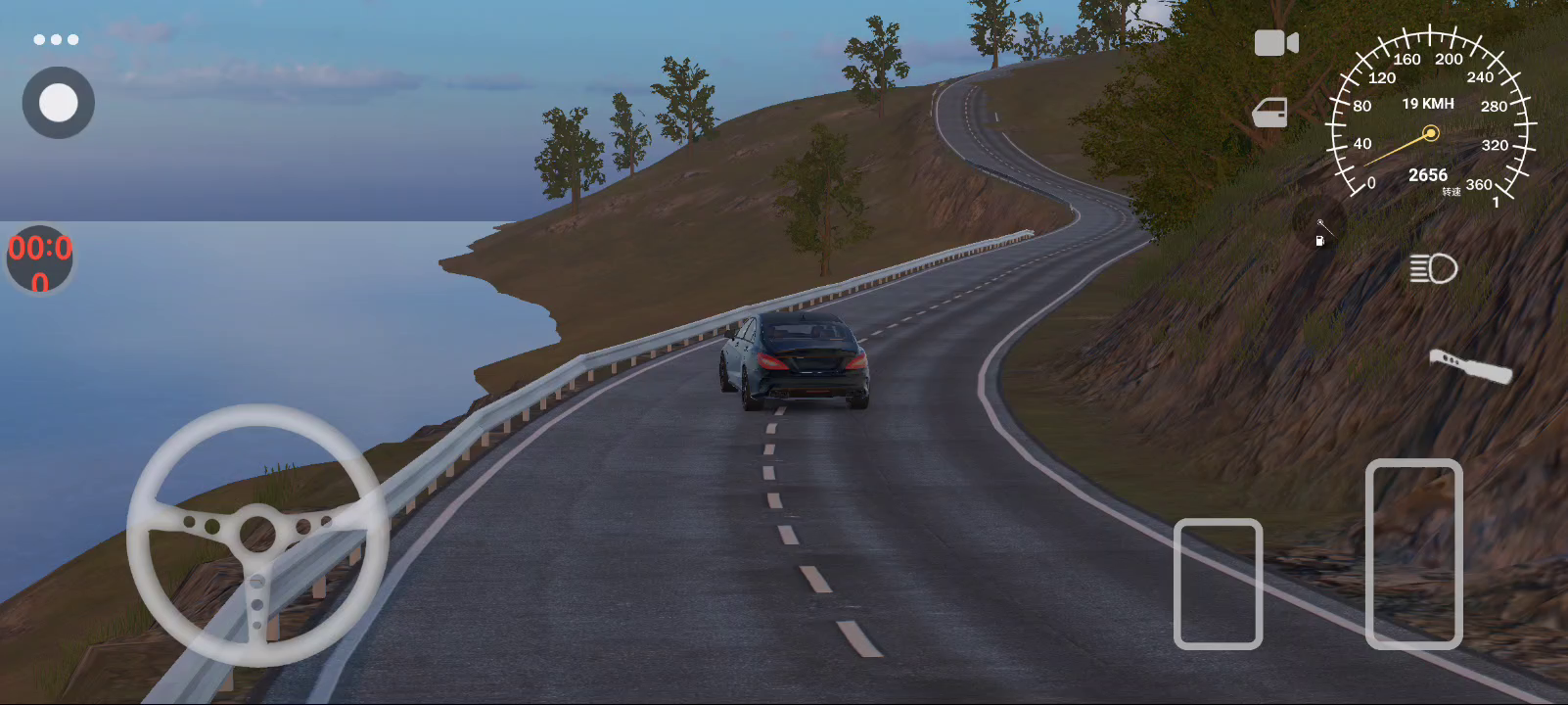This screenshot has height=705, width=1568.
Task: Open the car door icon
Action: tap(1270, 113)
